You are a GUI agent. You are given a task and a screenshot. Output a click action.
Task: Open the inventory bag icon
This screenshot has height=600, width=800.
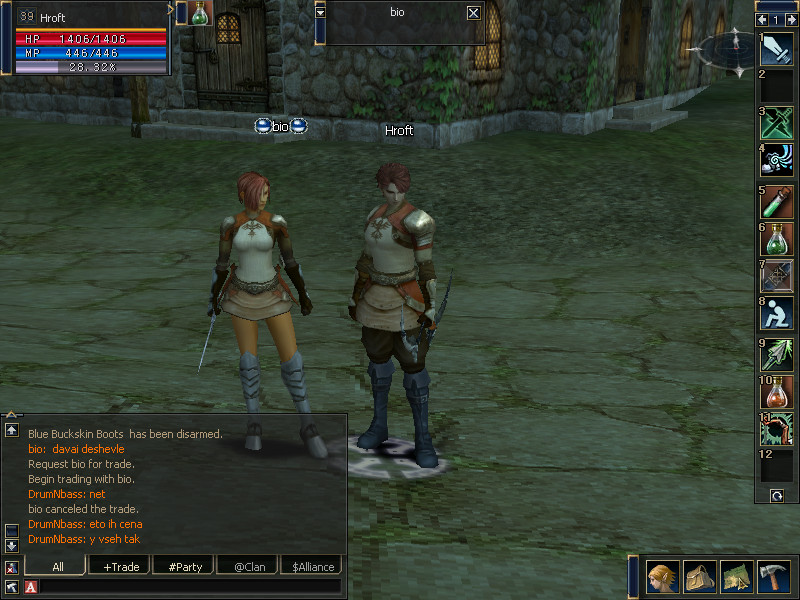(x=700, y=577)
